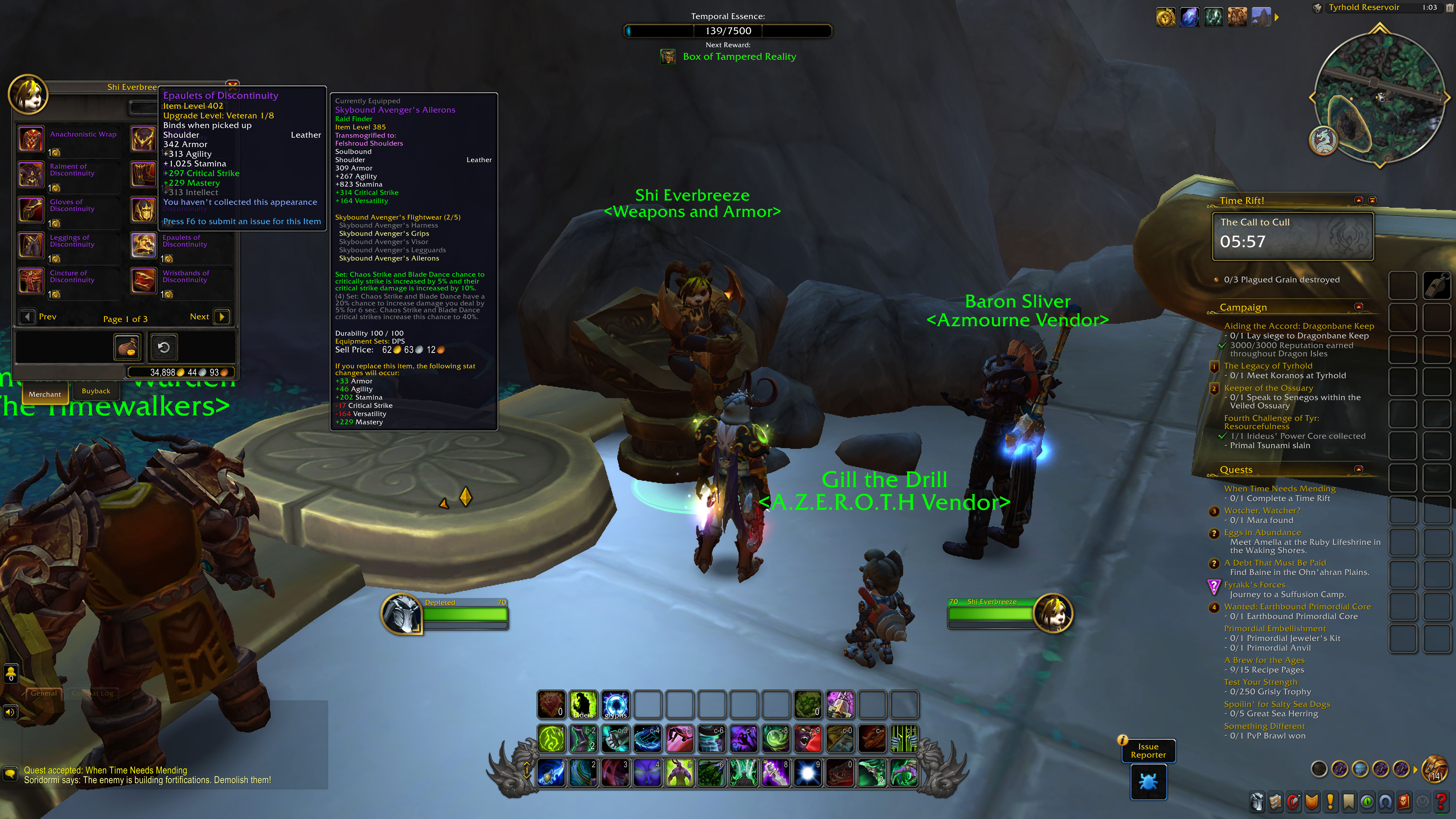Purchase the Wristbands of Discontinuity
1456x819 pixels.
(x=144, y=281)
